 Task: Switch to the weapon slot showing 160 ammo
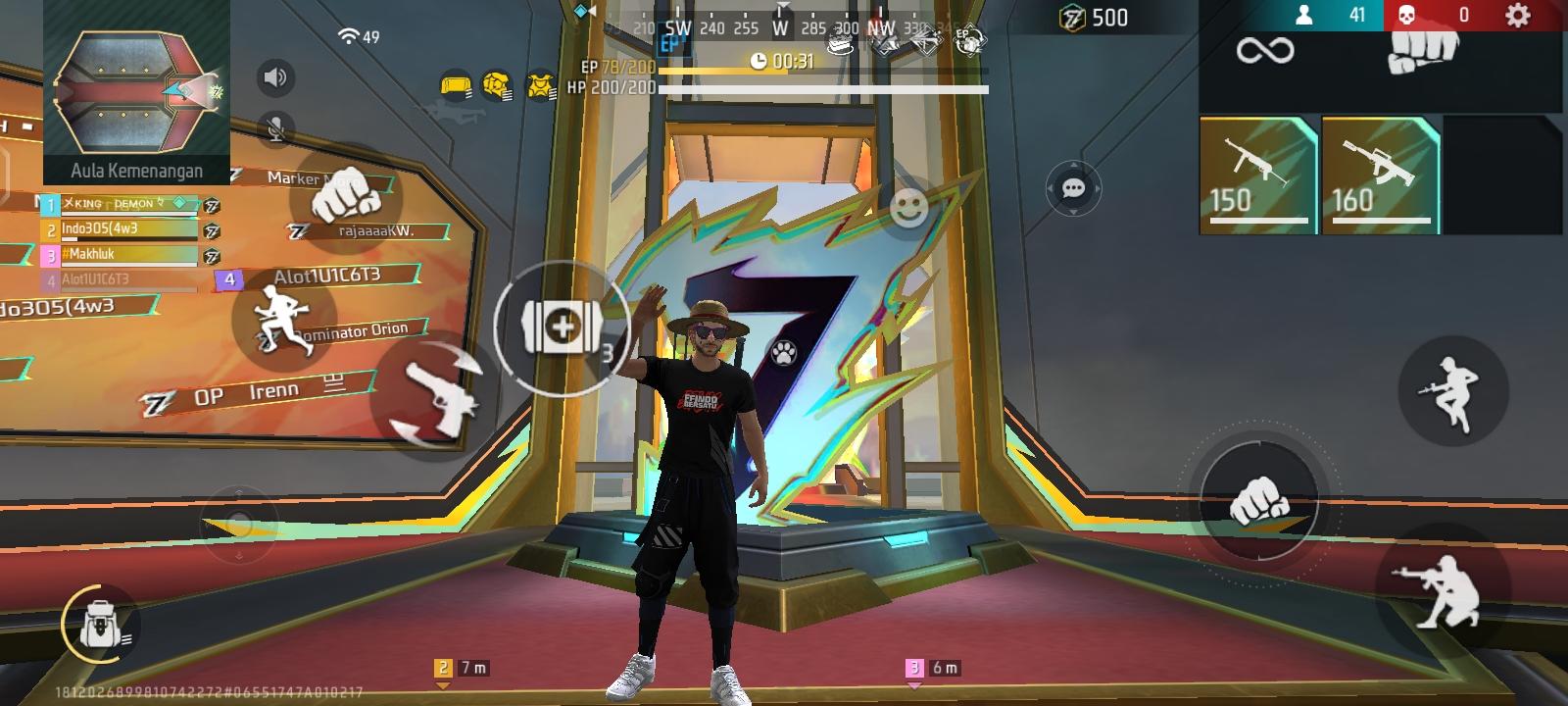click(1374, 176)
